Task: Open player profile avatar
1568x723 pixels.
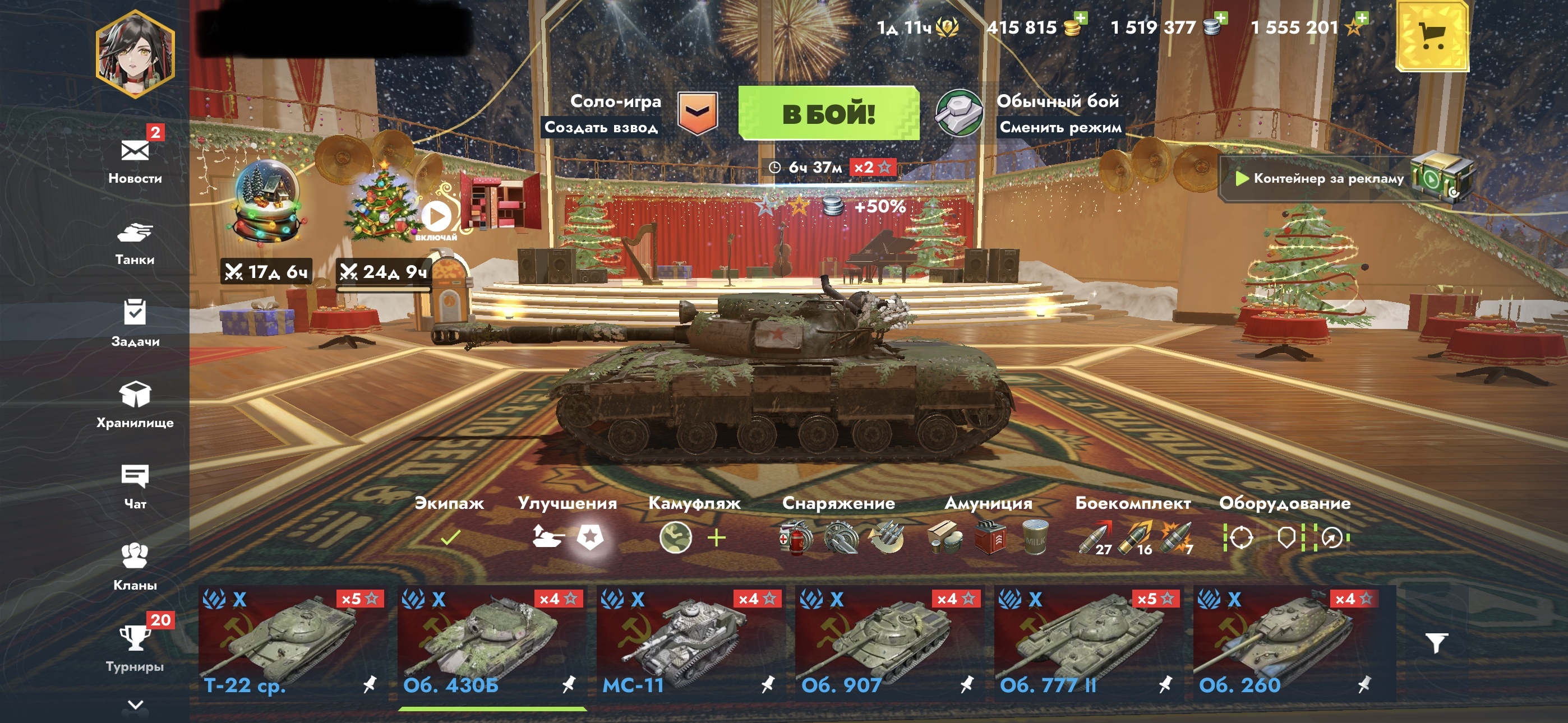Action: point(135,54)
